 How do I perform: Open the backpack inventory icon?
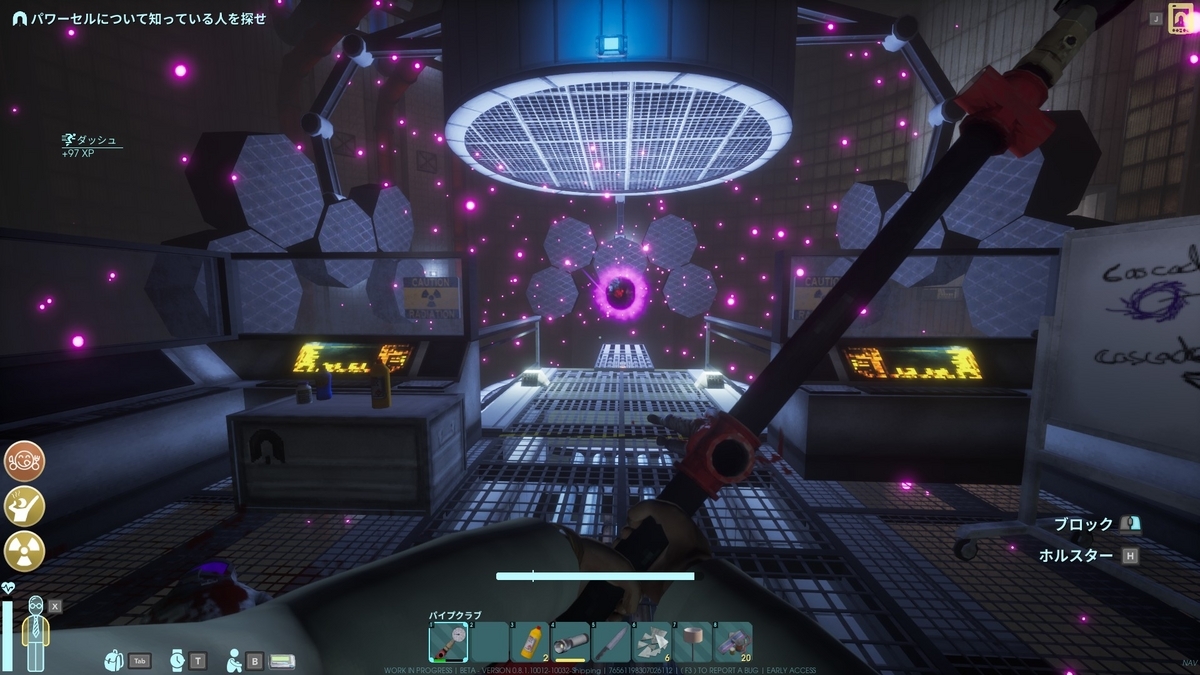click(114, 660)
